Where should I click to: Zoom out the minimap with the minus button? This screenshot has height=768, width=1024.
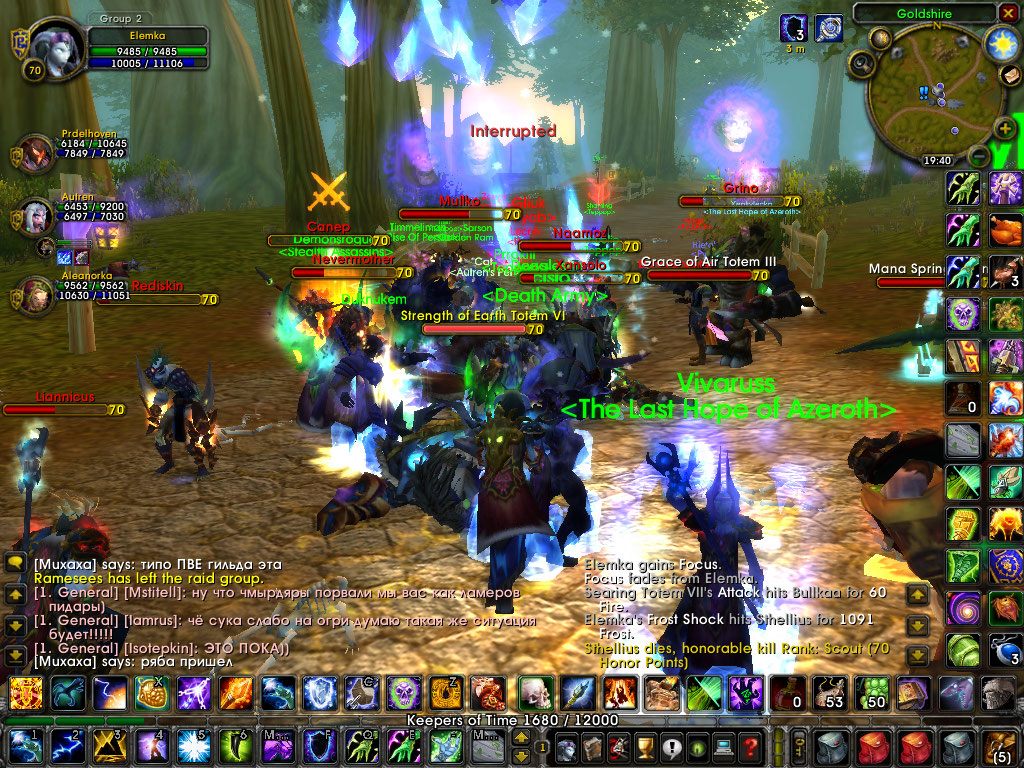pyautogui.click(x=979, y=157)
